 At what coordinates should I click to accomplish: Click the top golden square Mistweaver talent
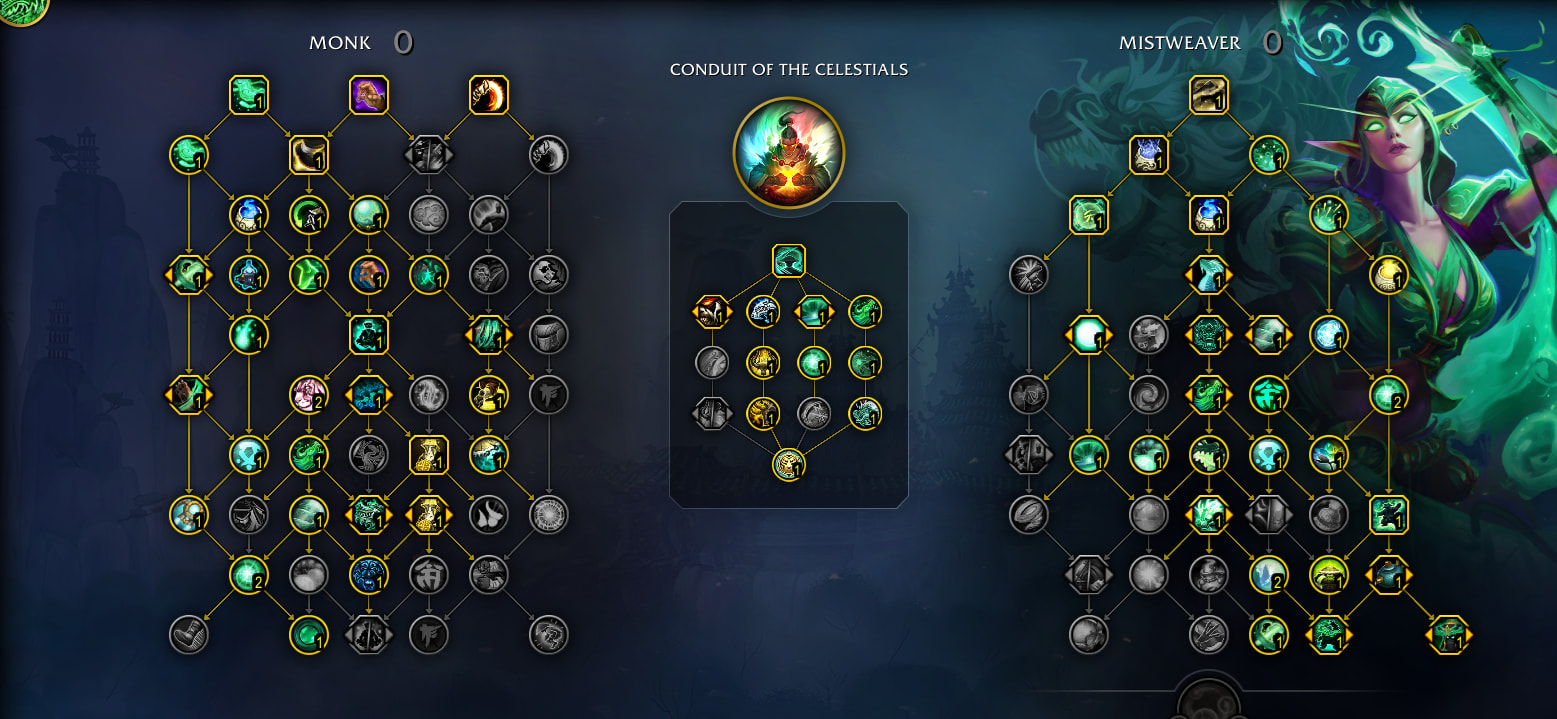[1208, 95]
